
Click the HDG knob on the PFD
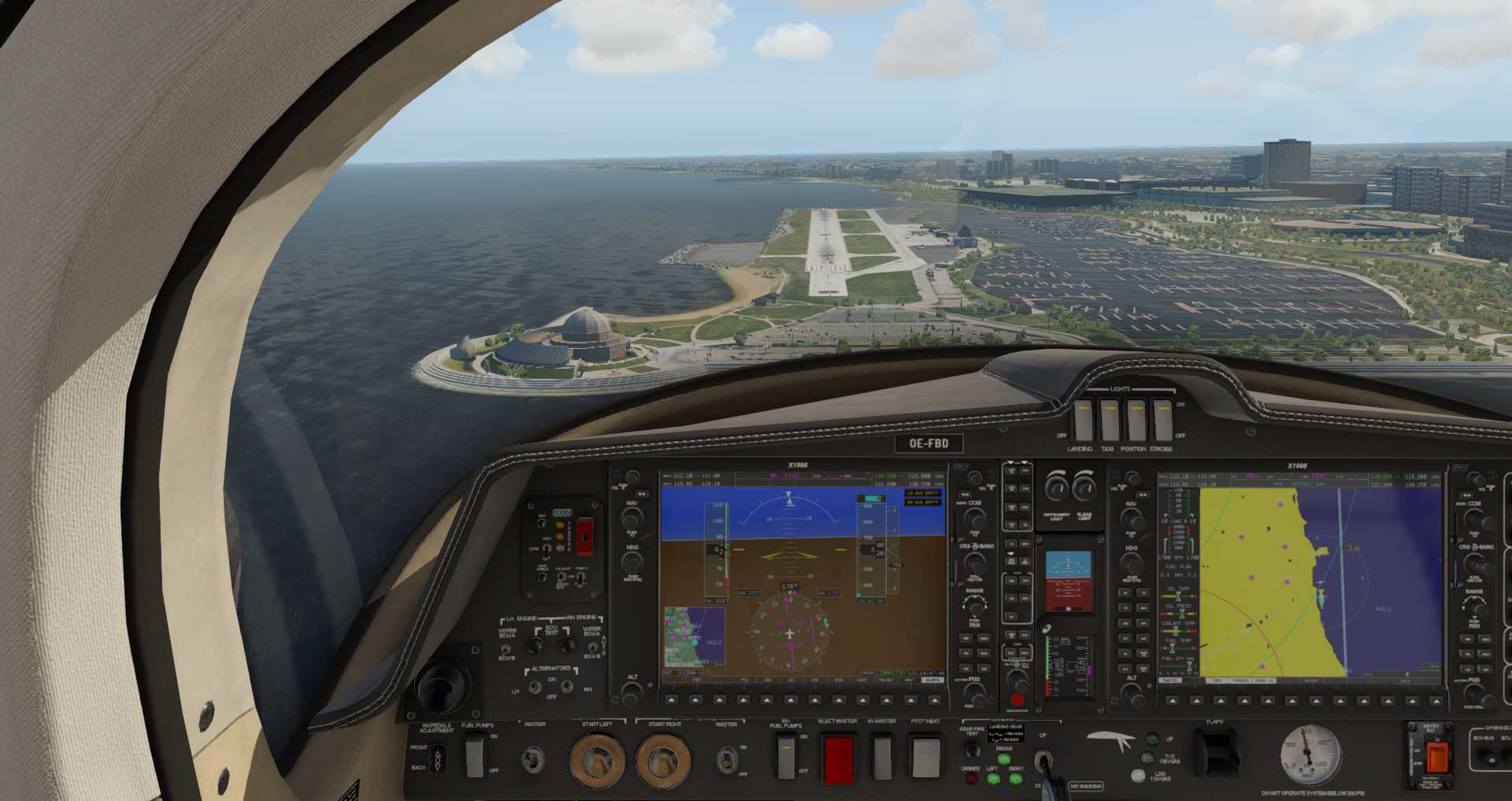632,563
